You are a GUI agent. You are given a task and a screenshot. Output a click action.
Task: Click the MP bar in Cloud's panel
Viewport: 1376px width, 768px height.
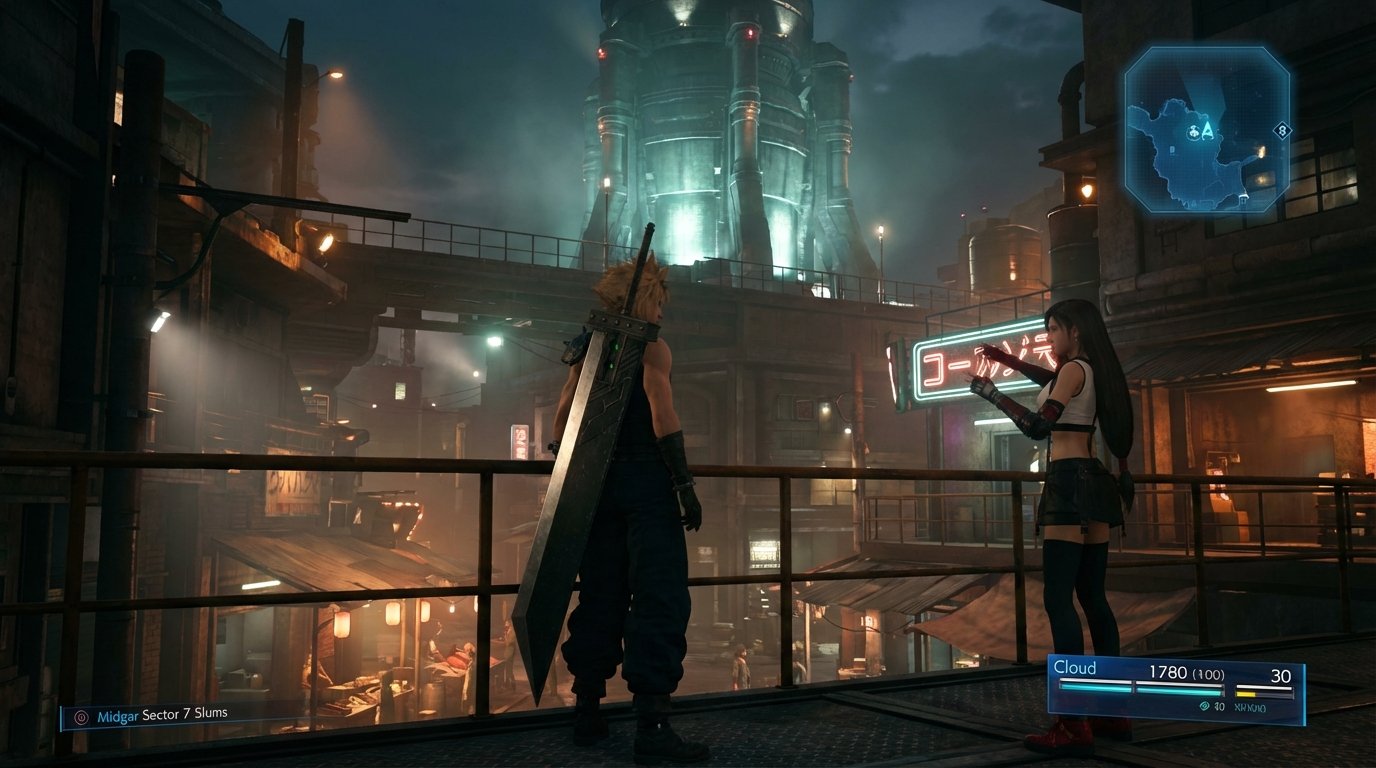click(x=1264, y=688)
